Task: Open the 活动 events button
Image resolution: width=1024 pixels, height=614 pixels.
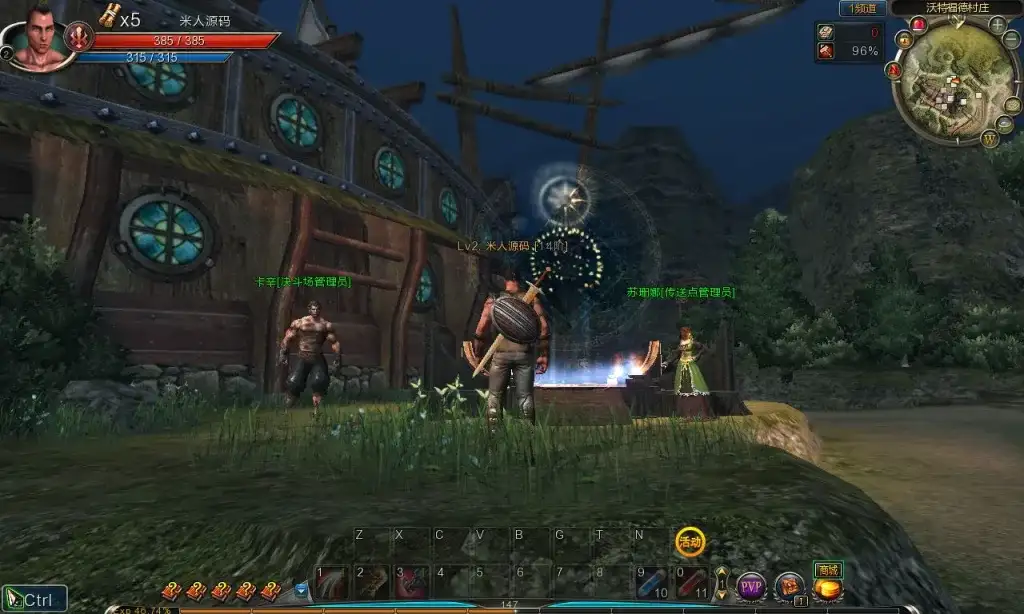Action: coord(689,541)
